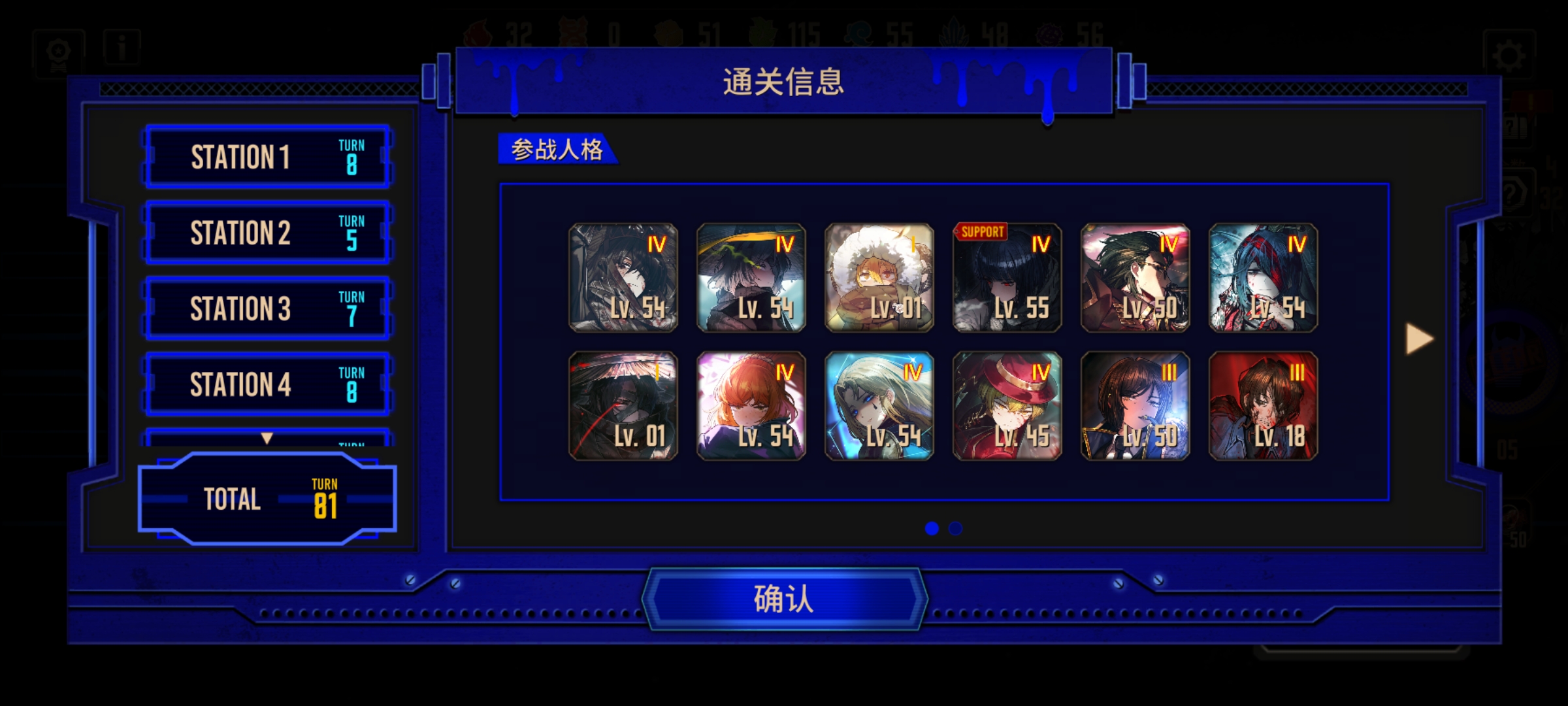Click the info icon near top left
Image resolution: width=1568 pixels, height=706 pixels.
[121, 48]
